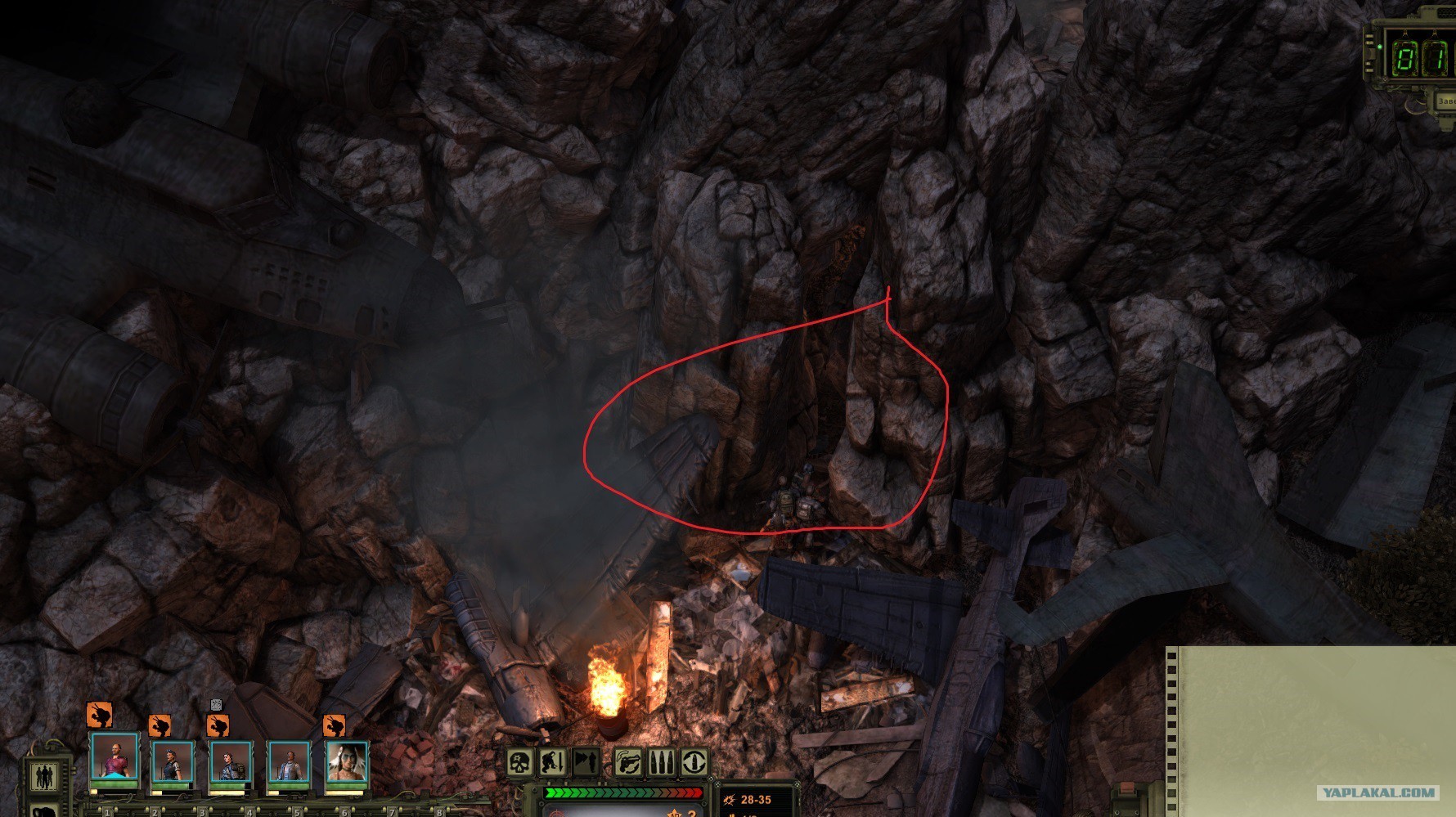Click the "Заве..." button under the turn counter
The image size is (1456, 817).
coord(1445,101)
